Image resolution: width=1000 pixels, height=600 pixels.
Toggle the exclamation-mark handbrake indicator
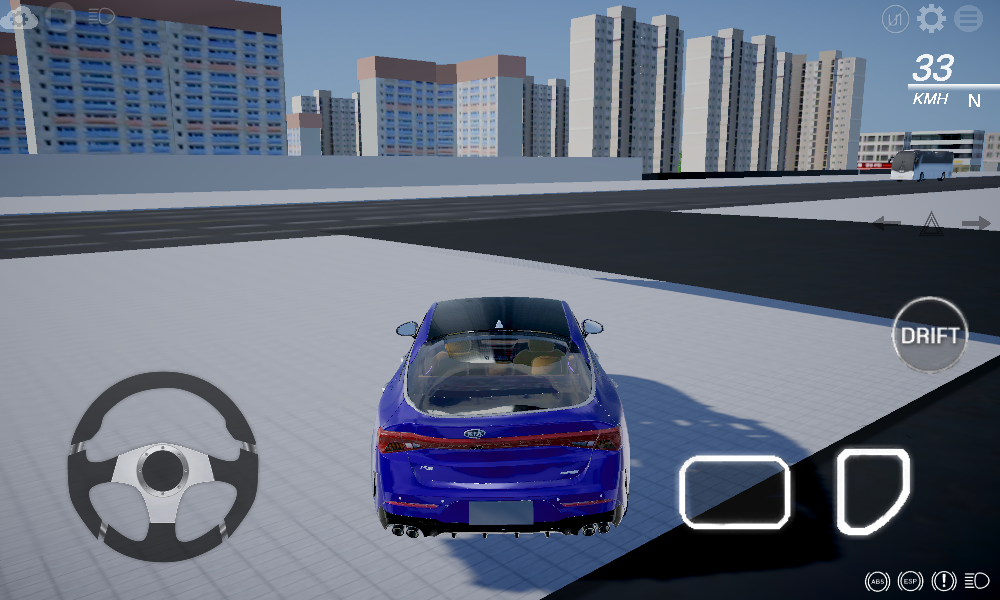(x=943, y=581)
